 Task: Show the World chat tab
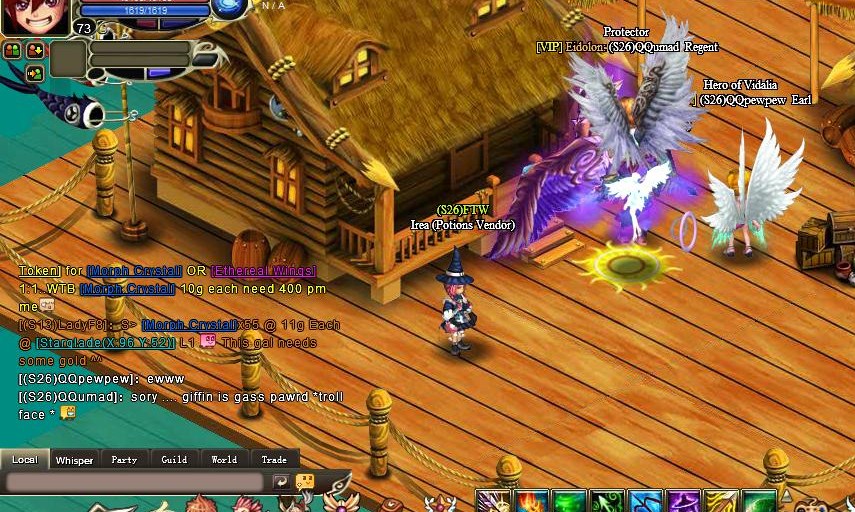(x=224, y=460)
